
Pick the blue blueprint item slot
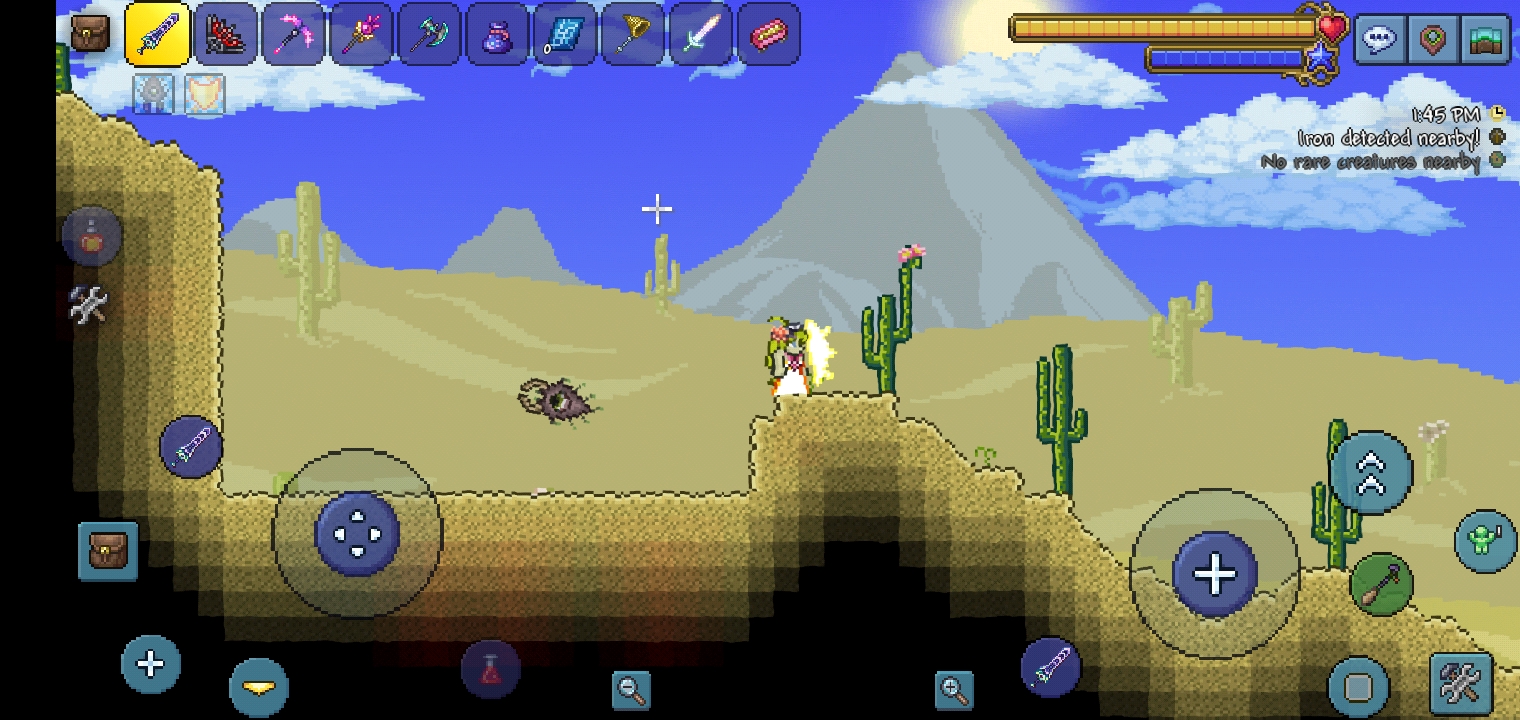click(x=565, y=36)
